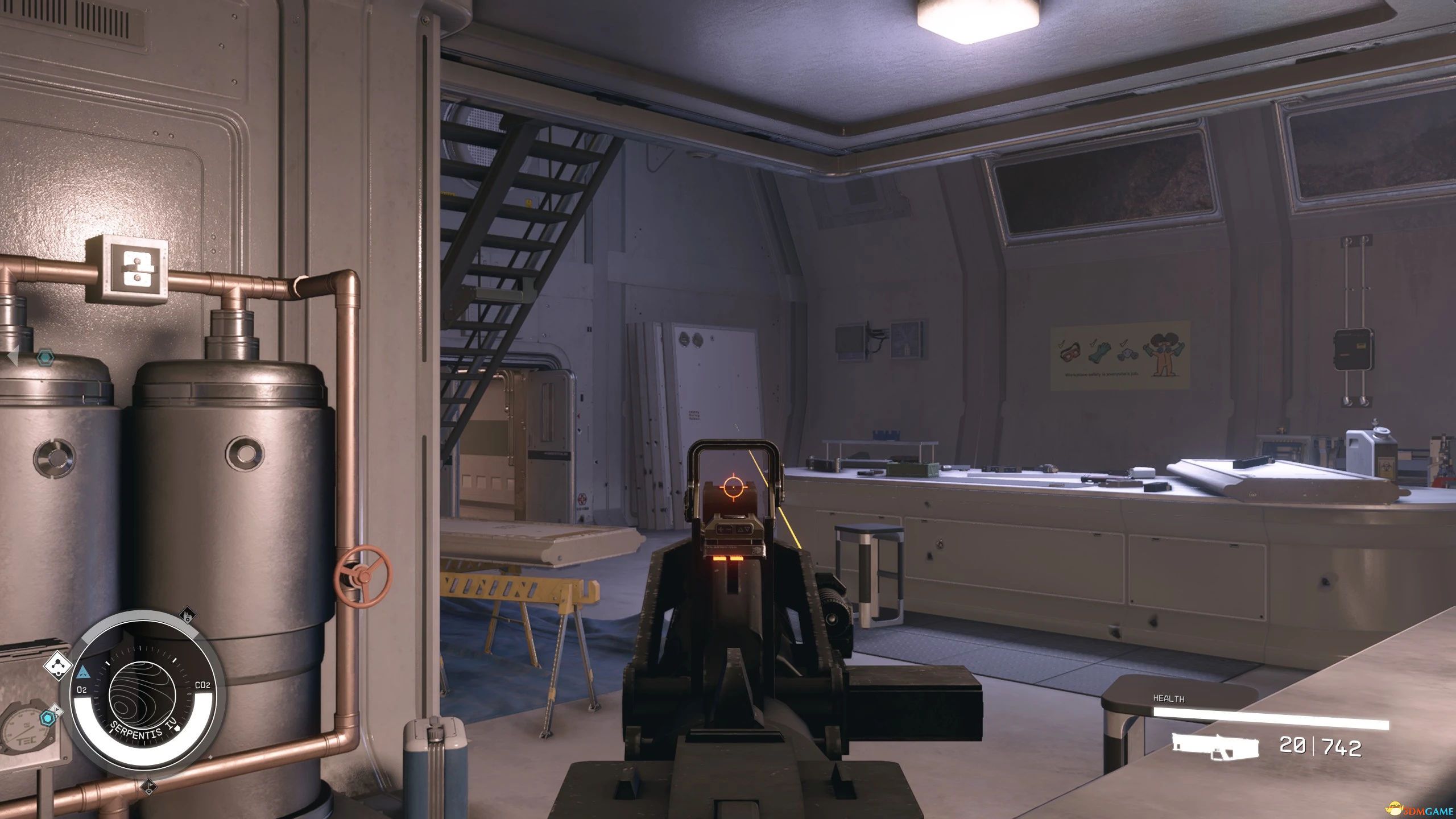
Task: Click the hand marker diamond atop the compass
Action: coord(187,615)
